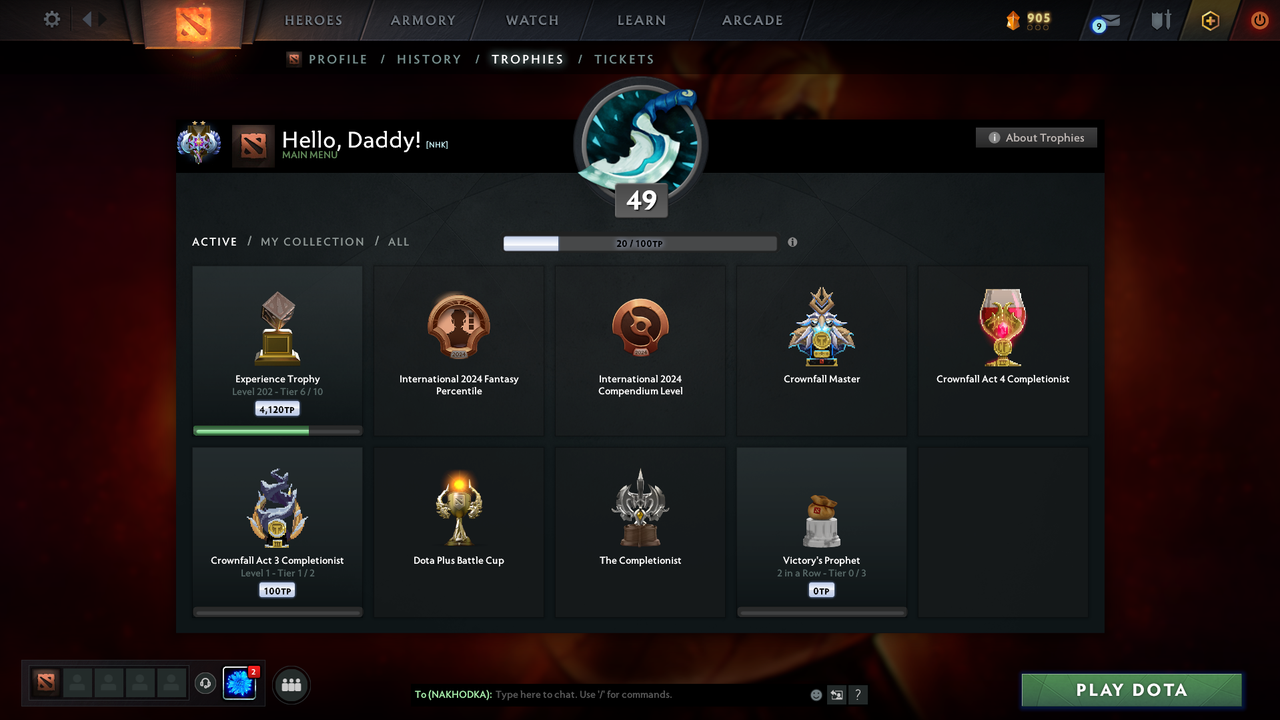This screenshot has height=720, width=1280.
Task: Switch to the Tickets tab
Action: pyautogui.click(x=624, y=59)
